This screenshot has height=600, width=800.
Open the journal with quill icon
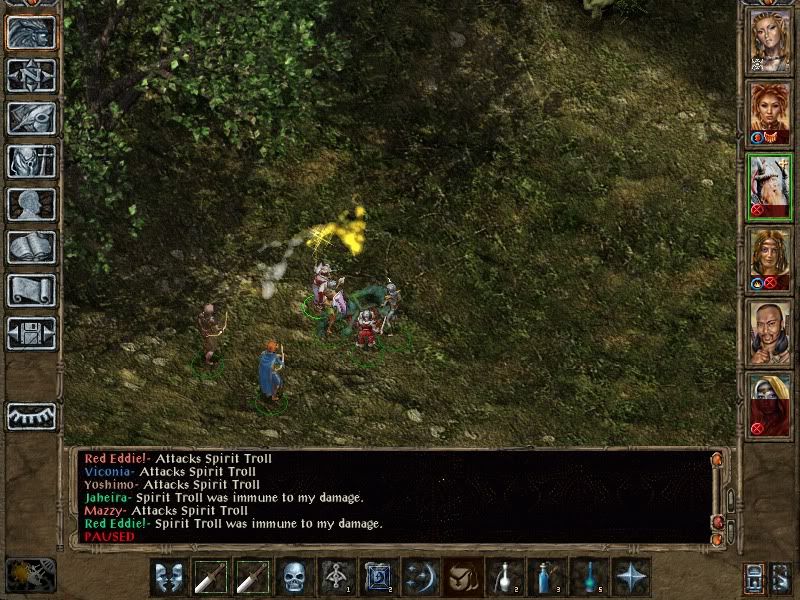coord(32,118)
